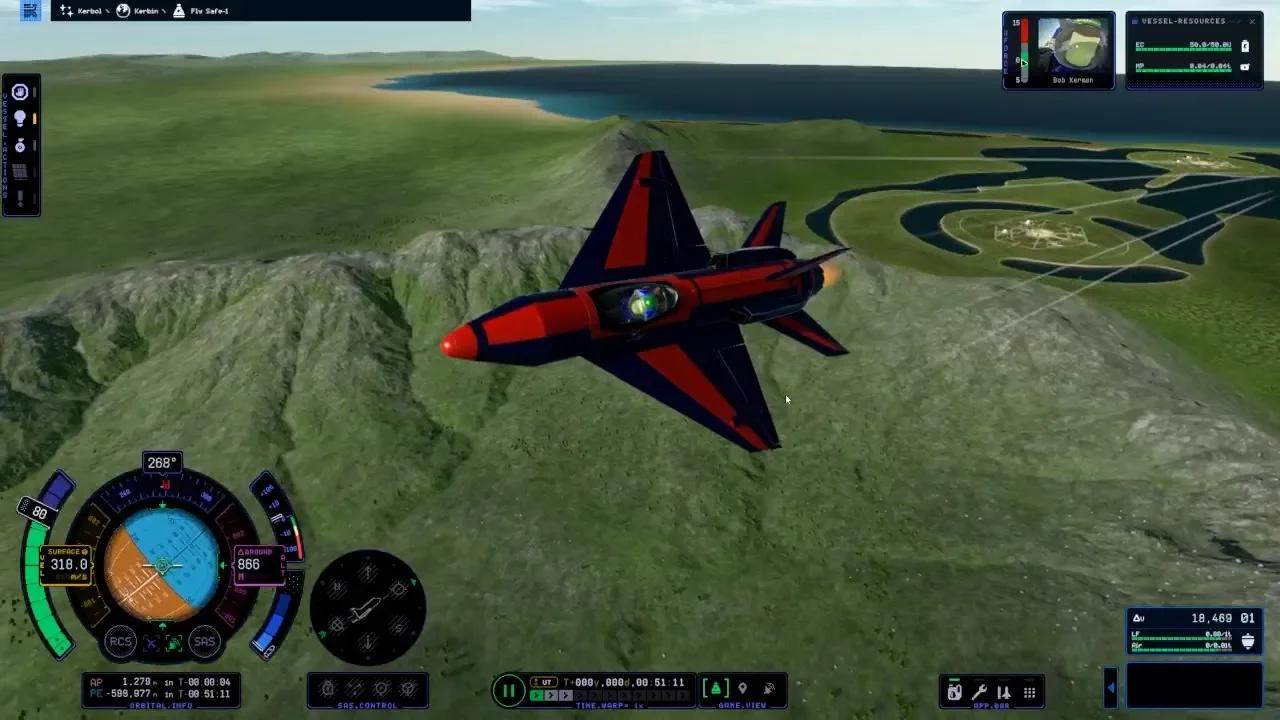Toggle the brakes hand icon in Vessel Actions
This screenshot has width=1280, height=720.
click(x=19, y=92)
